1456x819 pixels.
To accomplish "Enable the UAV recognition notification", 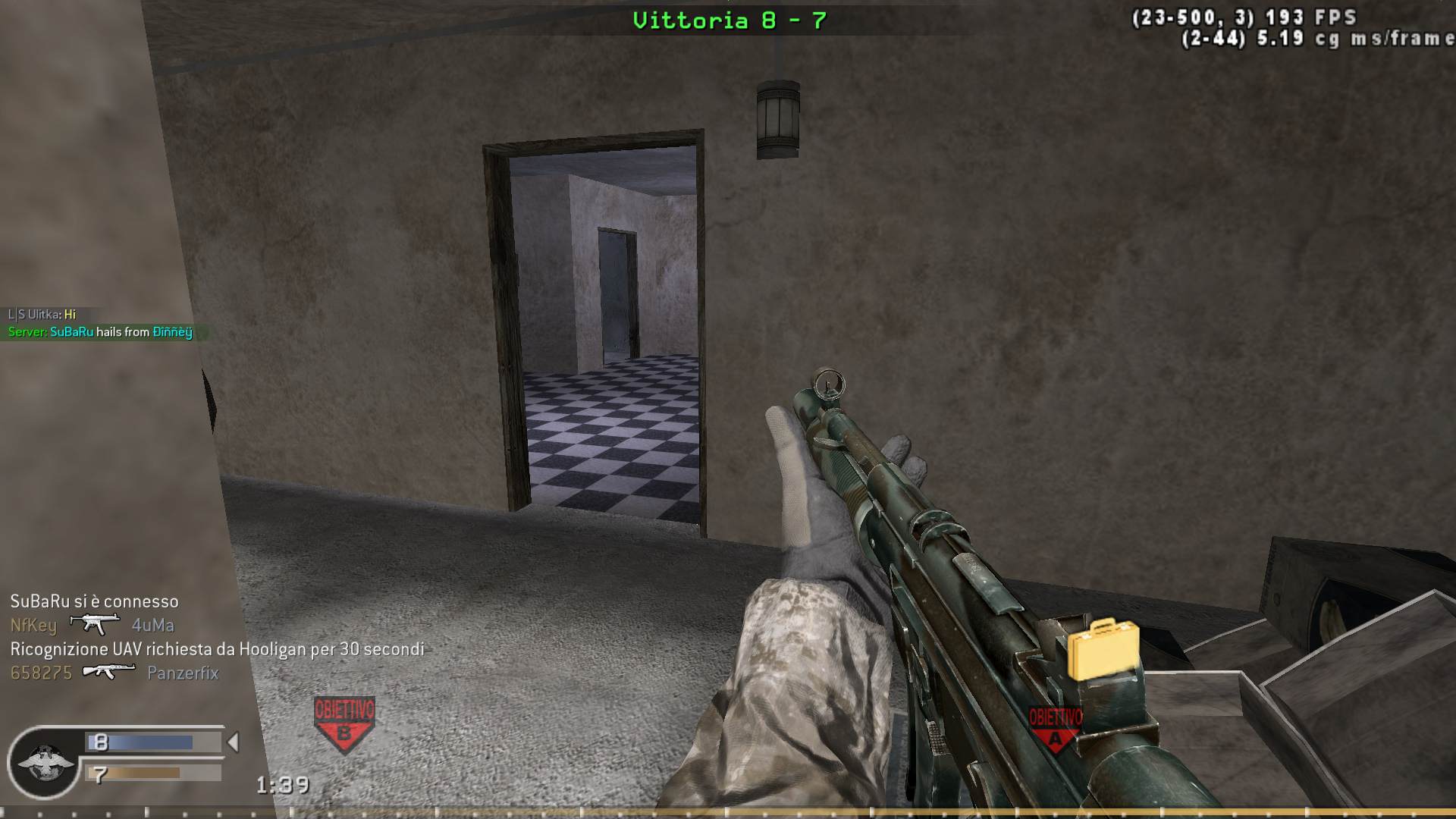I will point(215,648).
